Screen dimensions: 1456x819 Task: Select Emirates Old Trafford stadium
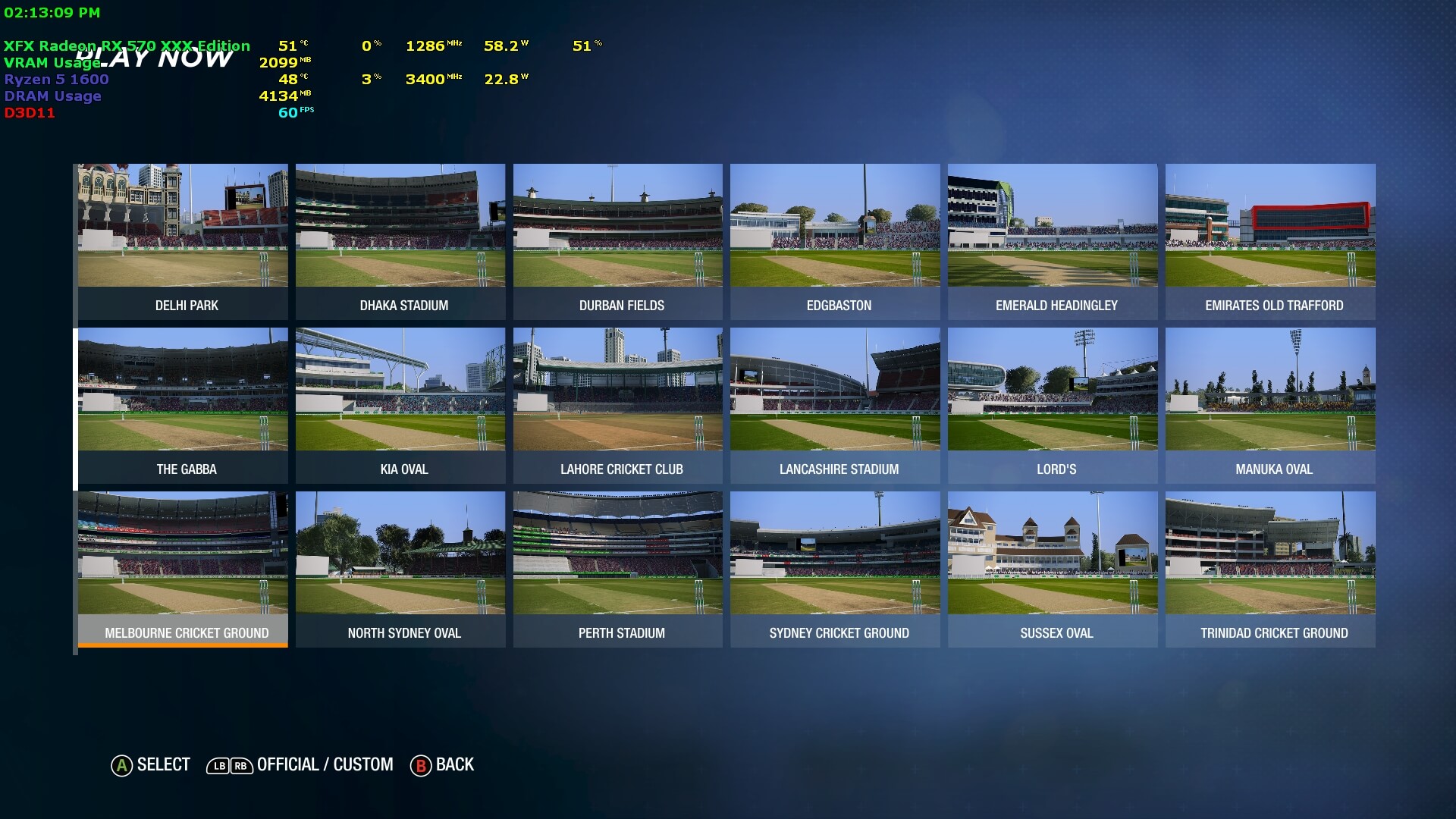(x=1270, y=241)
